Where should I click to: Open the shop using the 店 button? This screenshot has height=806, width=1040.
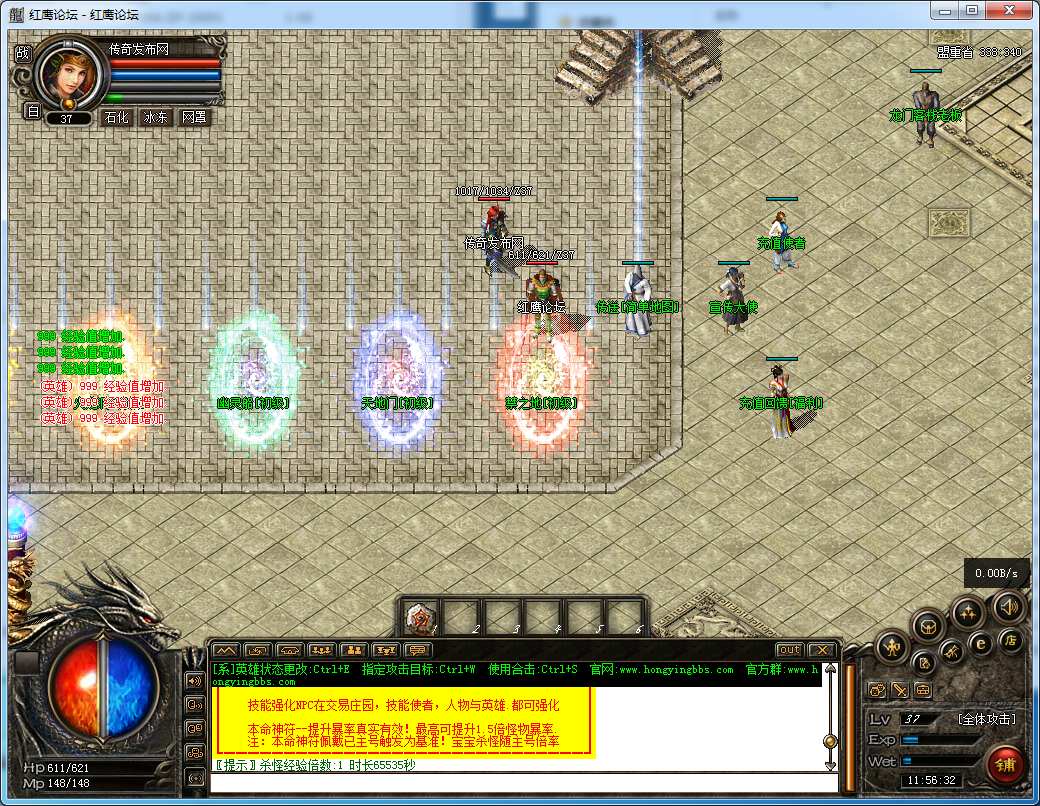tap(1010, 639)
